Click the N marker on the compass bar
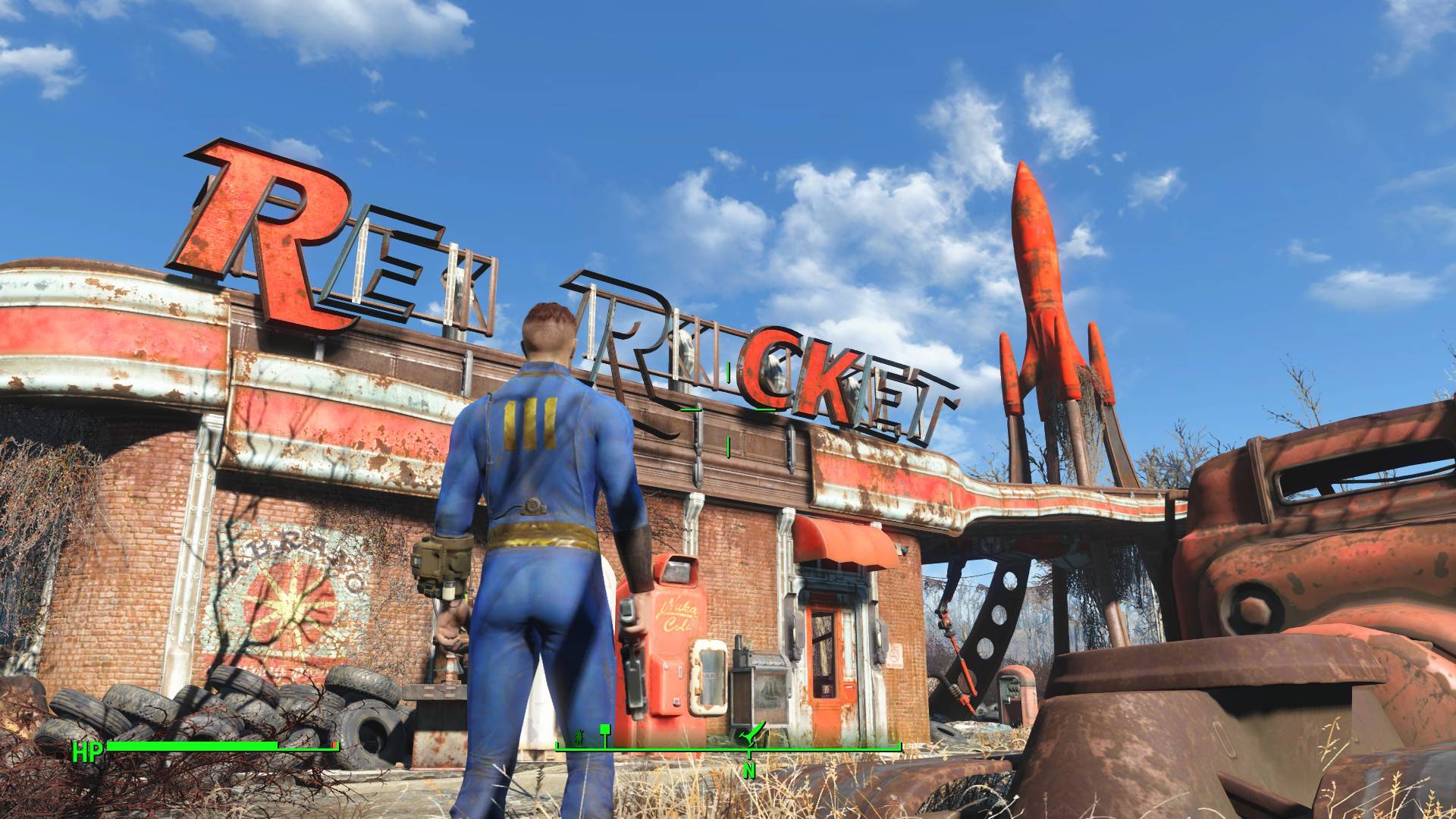This screenshot has height=819, width=1456. tap(748, 770)
